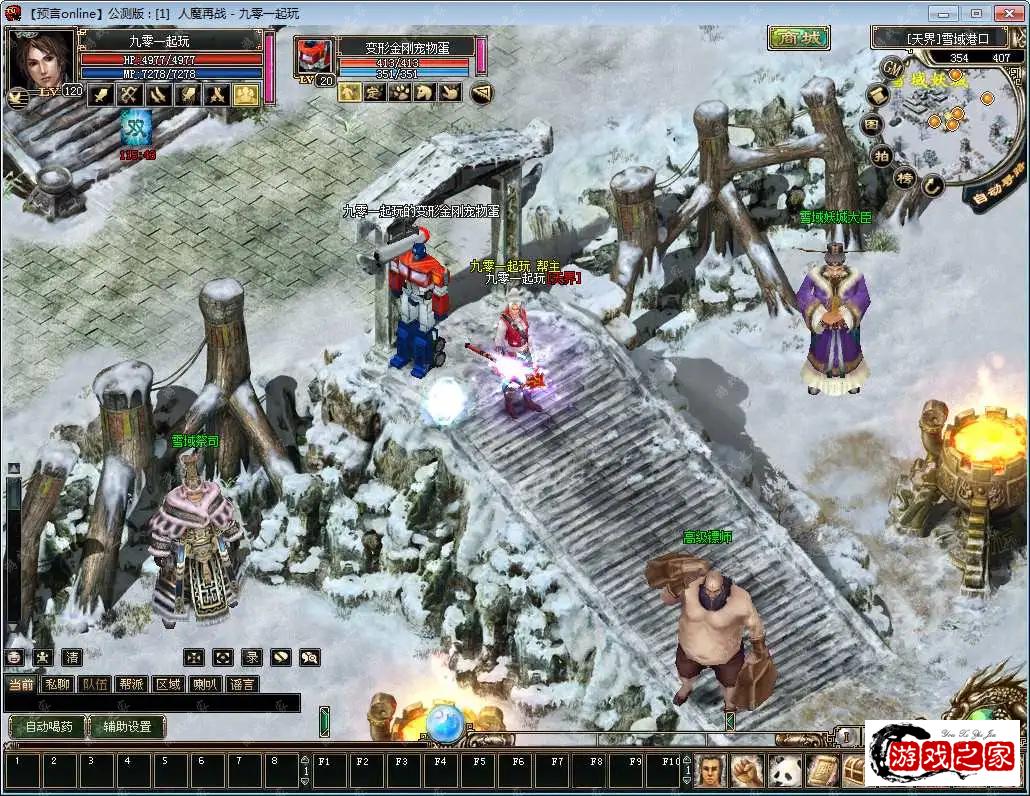Screen dimensions: 1030x796
Task: Switch to the 帮派 guild chat tab
Action: click(131, 684)
